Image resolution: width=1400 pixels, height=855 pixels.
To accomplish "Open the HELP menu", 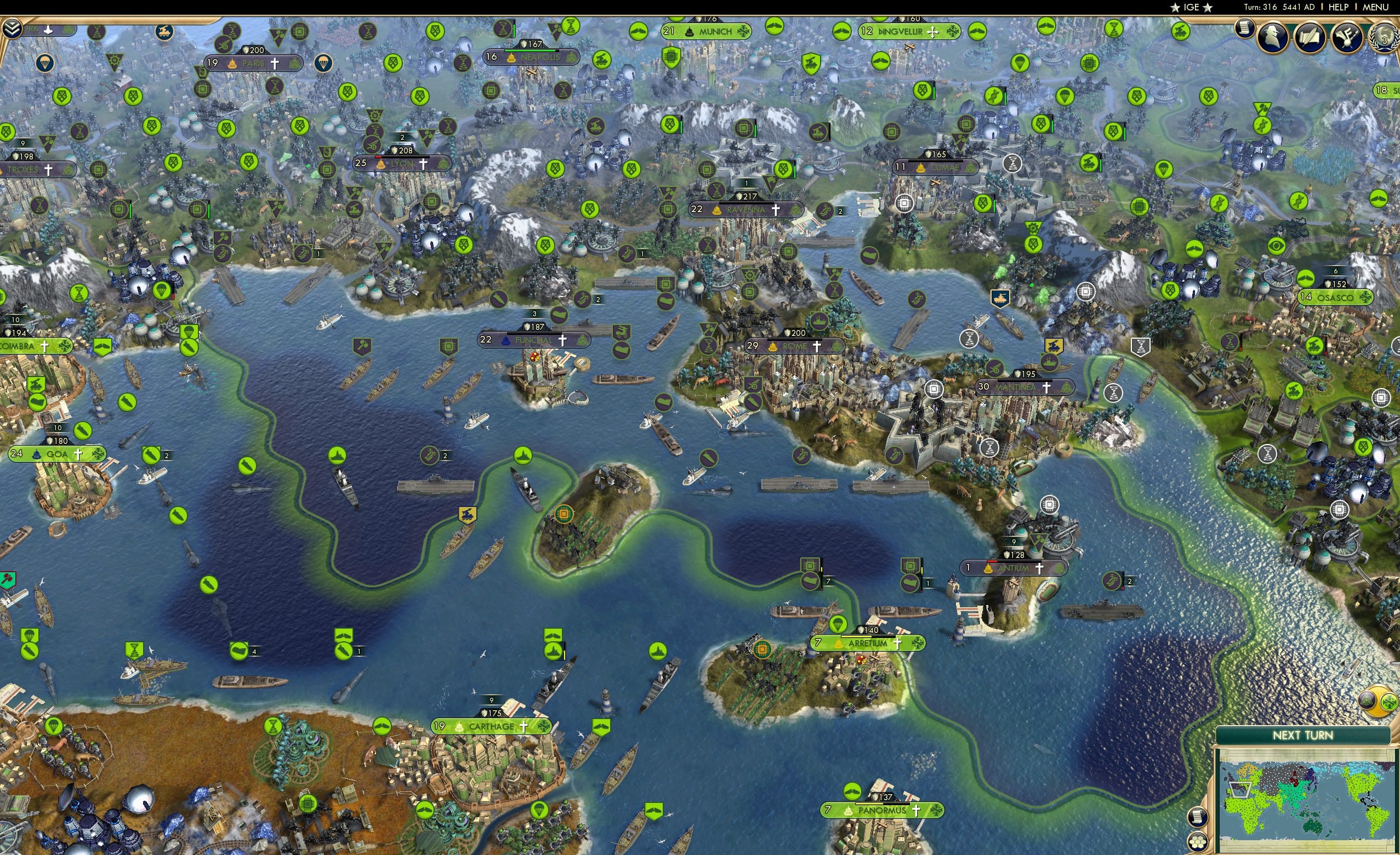I will click(x=1339, y=7).
